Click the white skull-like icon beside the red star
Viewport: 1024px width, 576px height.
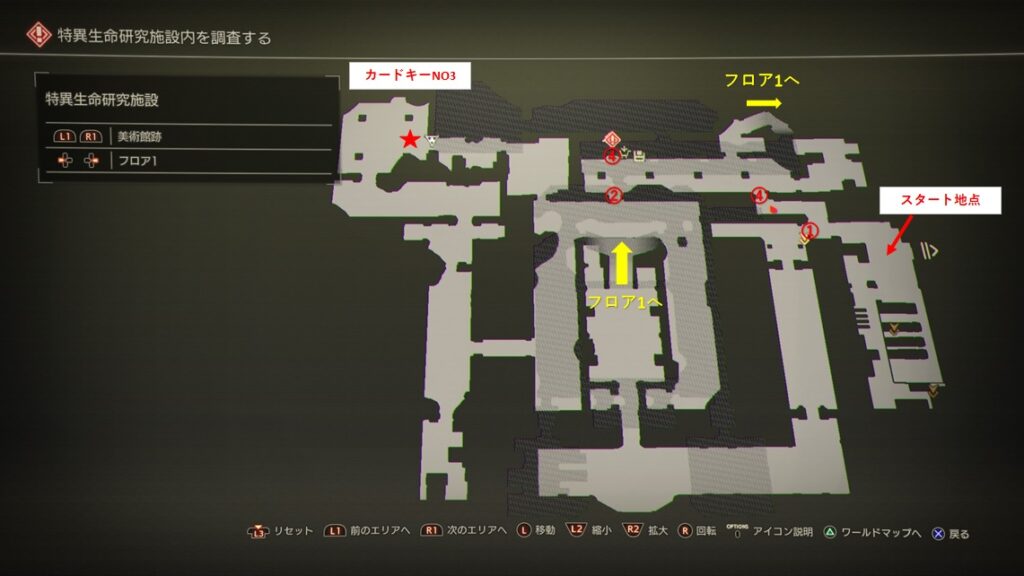pos(432,141)
